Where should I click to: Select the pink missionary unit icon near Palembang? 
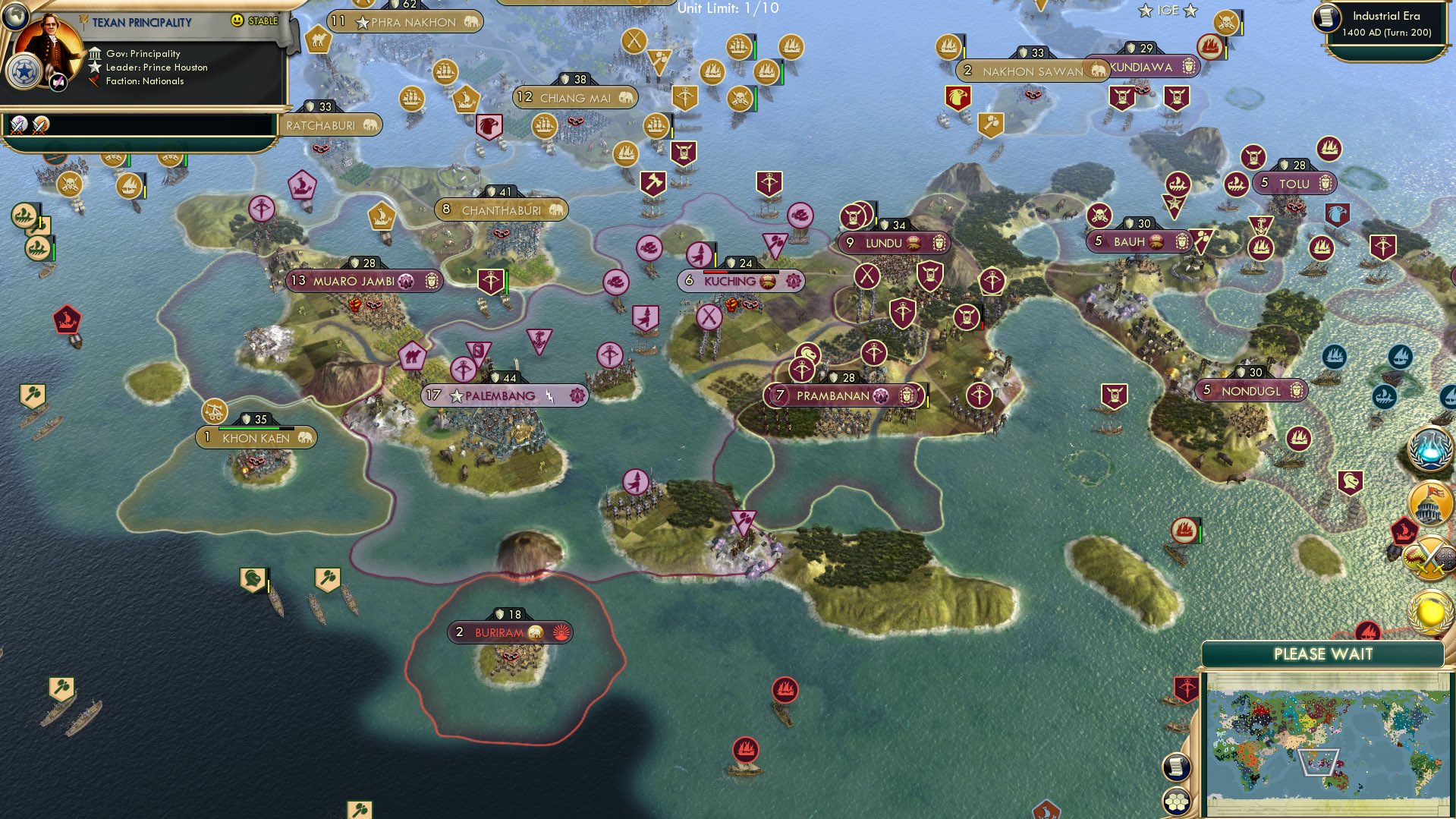pos(465,370)
